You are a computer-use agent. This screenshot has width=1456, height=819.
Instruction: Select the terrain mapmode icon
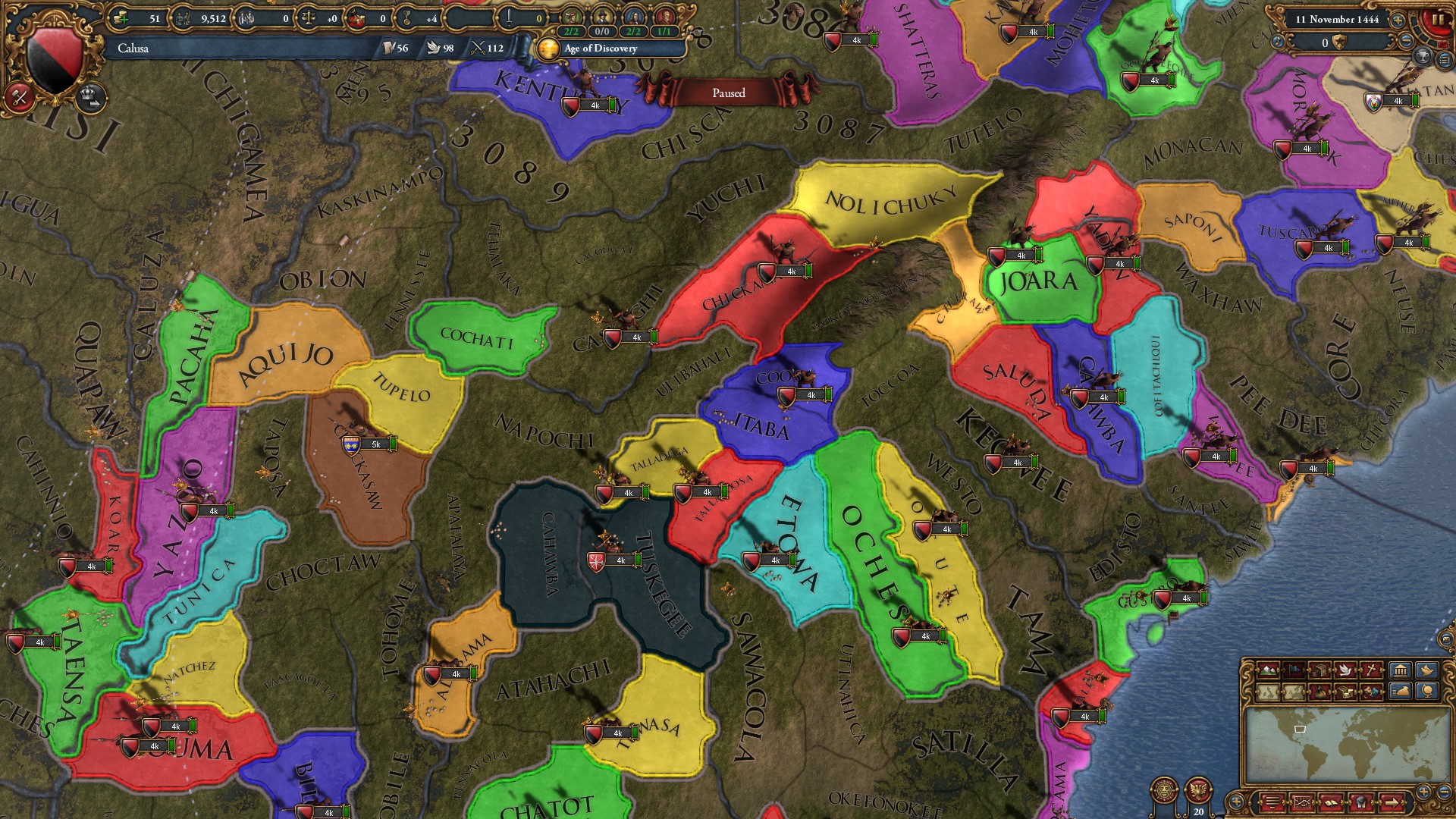[x=1267, y=669]
